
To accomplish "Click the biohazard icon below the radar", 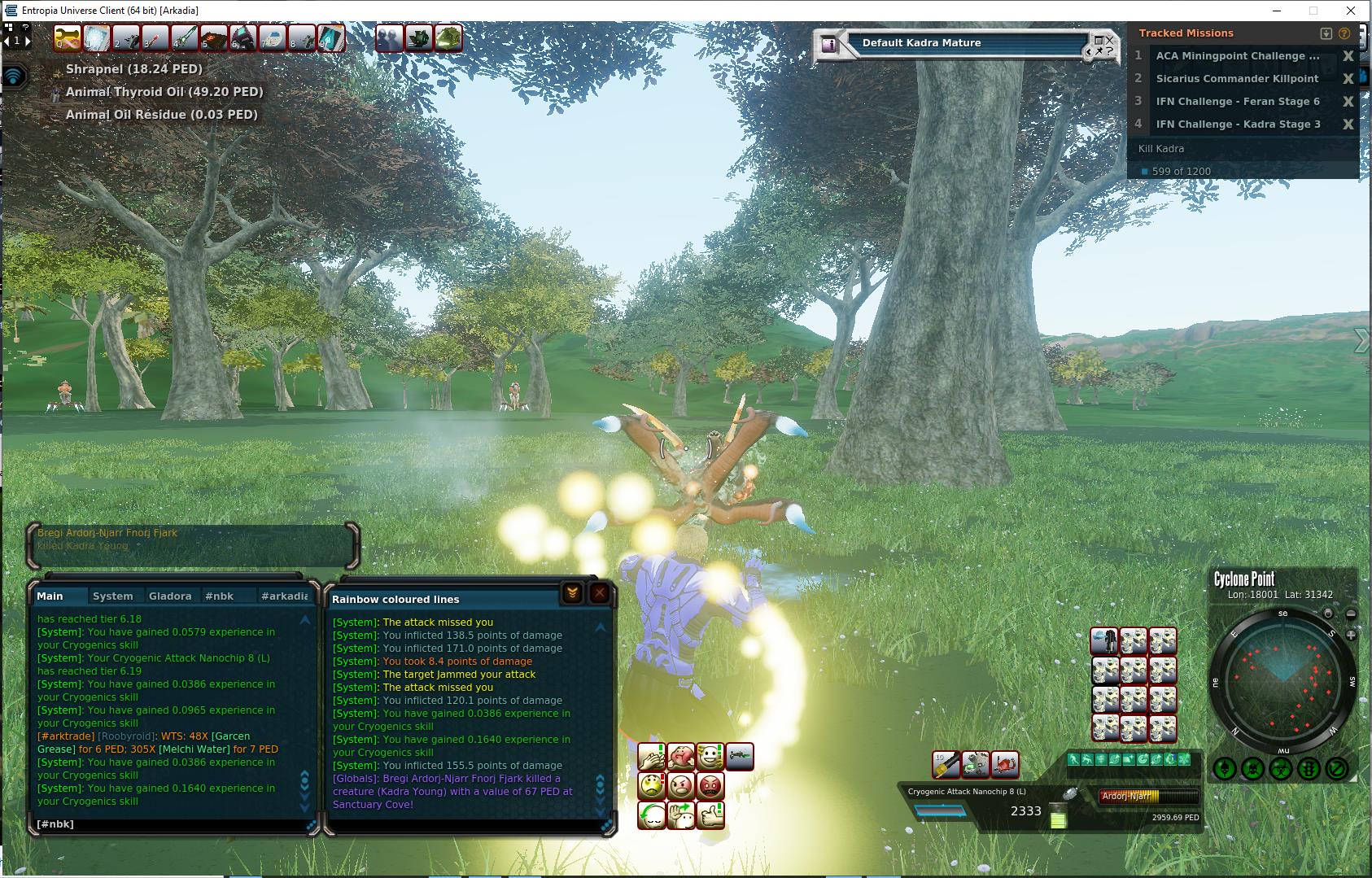I will point(1282,767).
